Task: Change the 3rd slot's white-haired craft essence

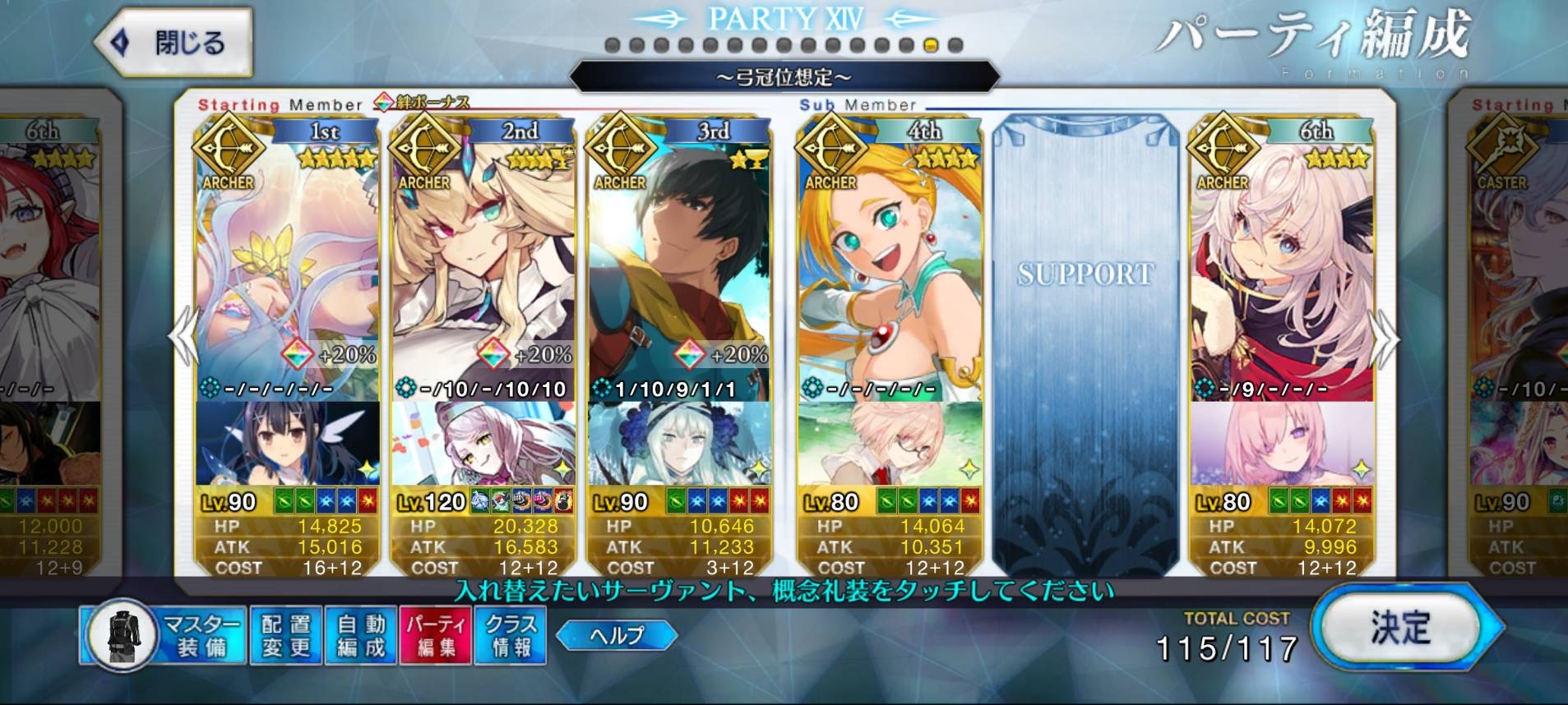Action: (679, 444)
